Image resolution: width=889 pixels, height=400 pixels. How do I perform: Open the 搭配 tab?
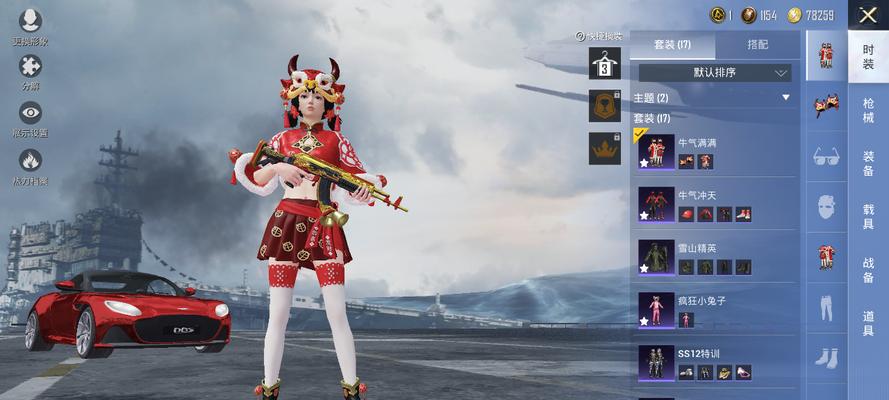click(758, 45)
